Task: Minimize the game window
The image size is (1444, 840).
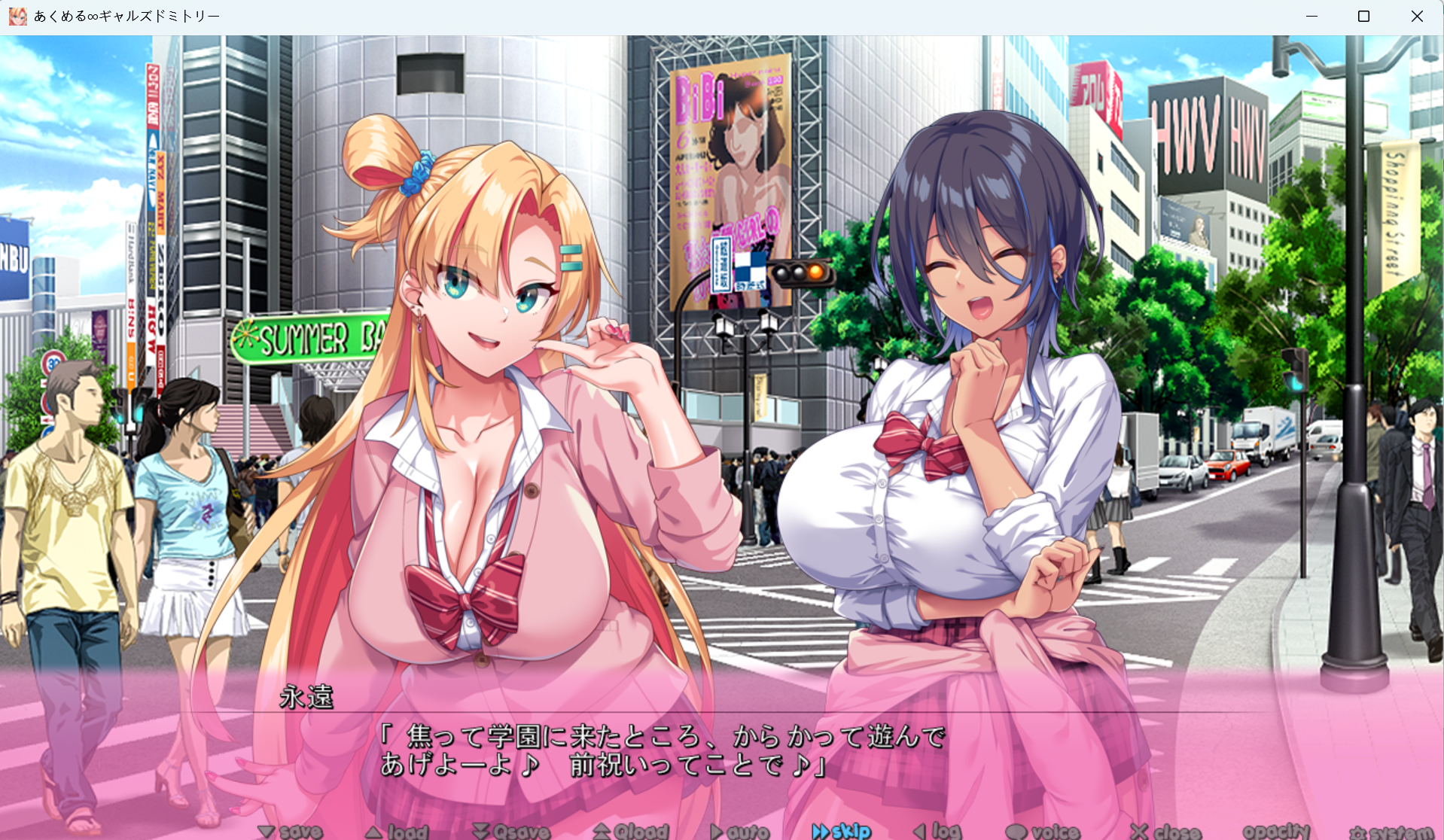Action: tap(1310, 16)
